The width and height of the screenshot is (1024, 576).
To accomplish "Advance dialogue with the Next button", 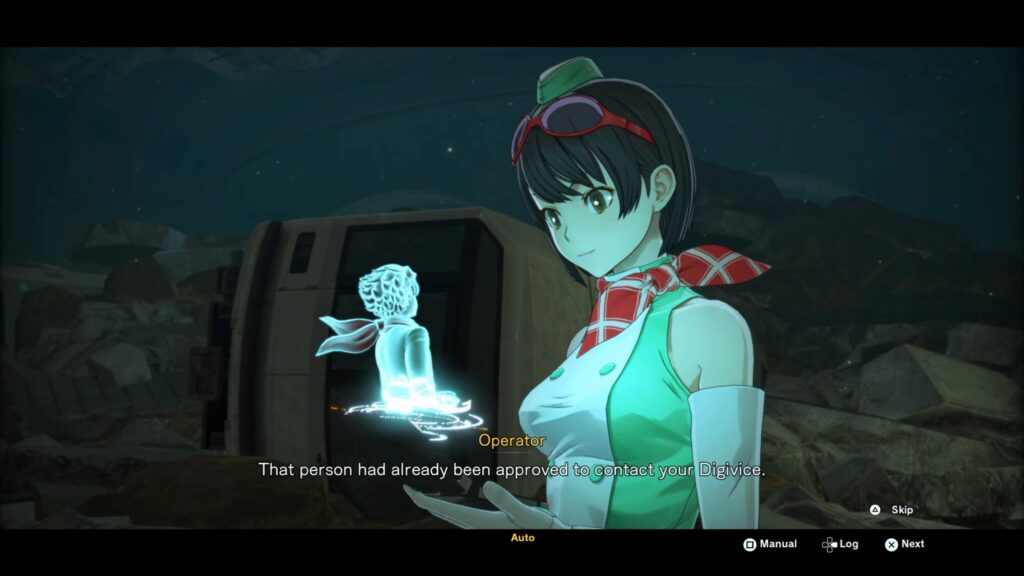I will coord(903,544).
